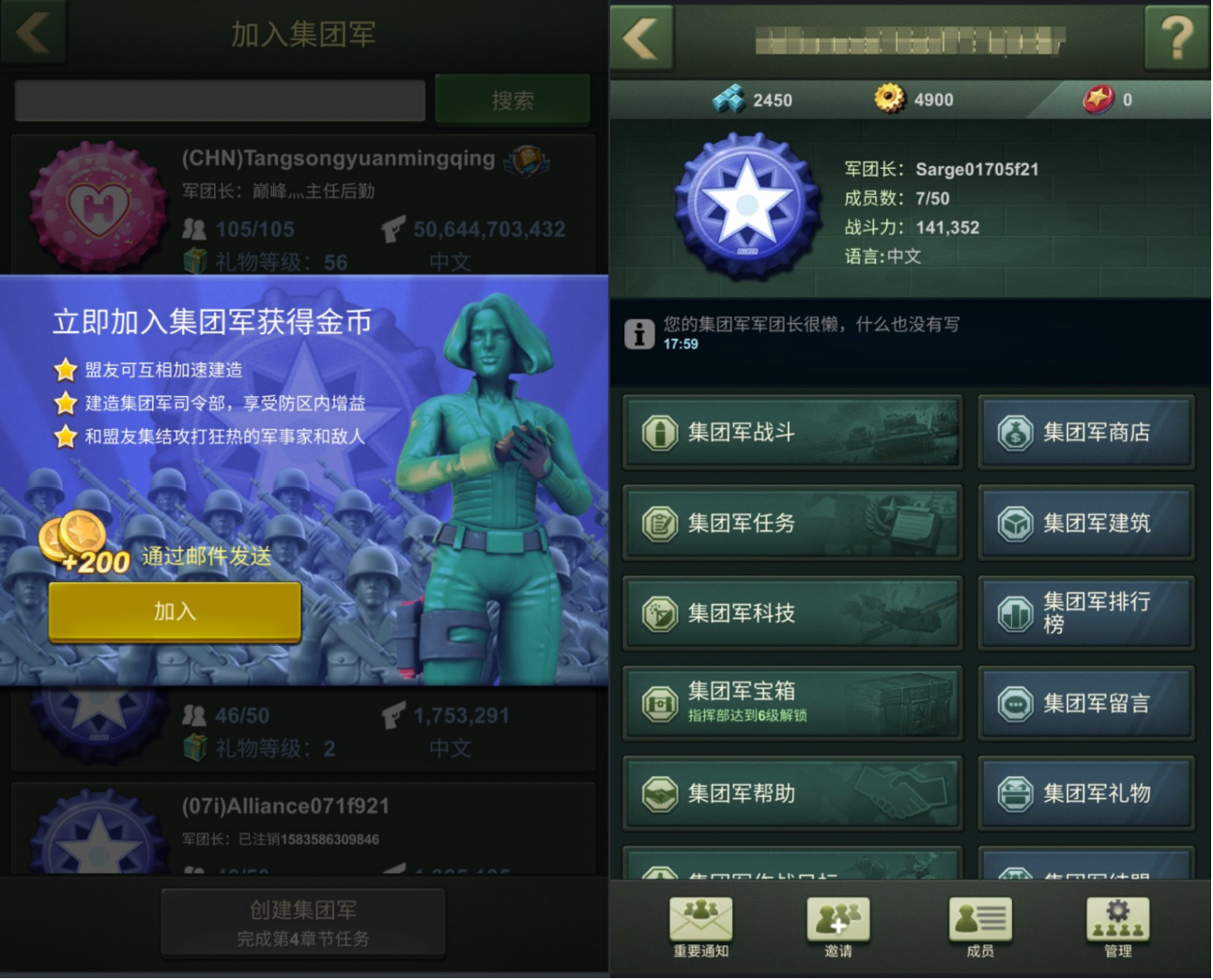Open the 集团军商店 alliance shop
1213x980 pixels.
click(x=1086, y=433)
